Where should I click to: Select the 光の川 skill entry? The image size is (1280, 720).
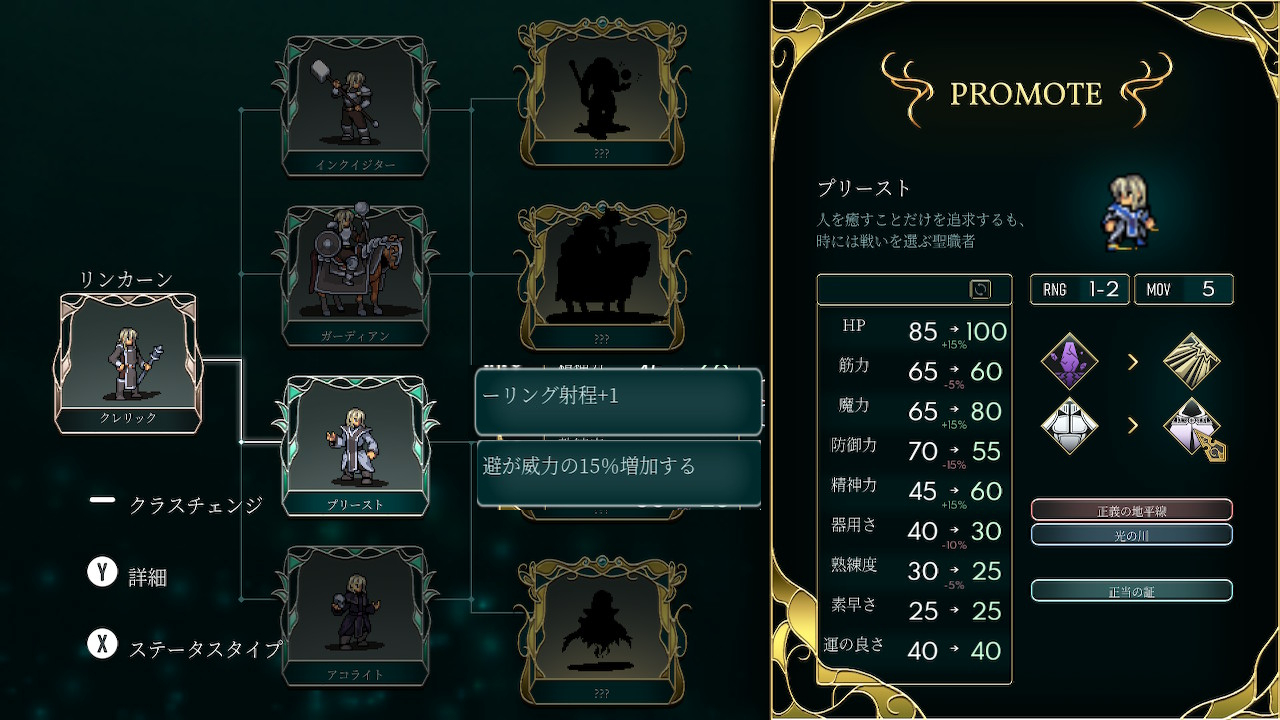point(1131,535)
